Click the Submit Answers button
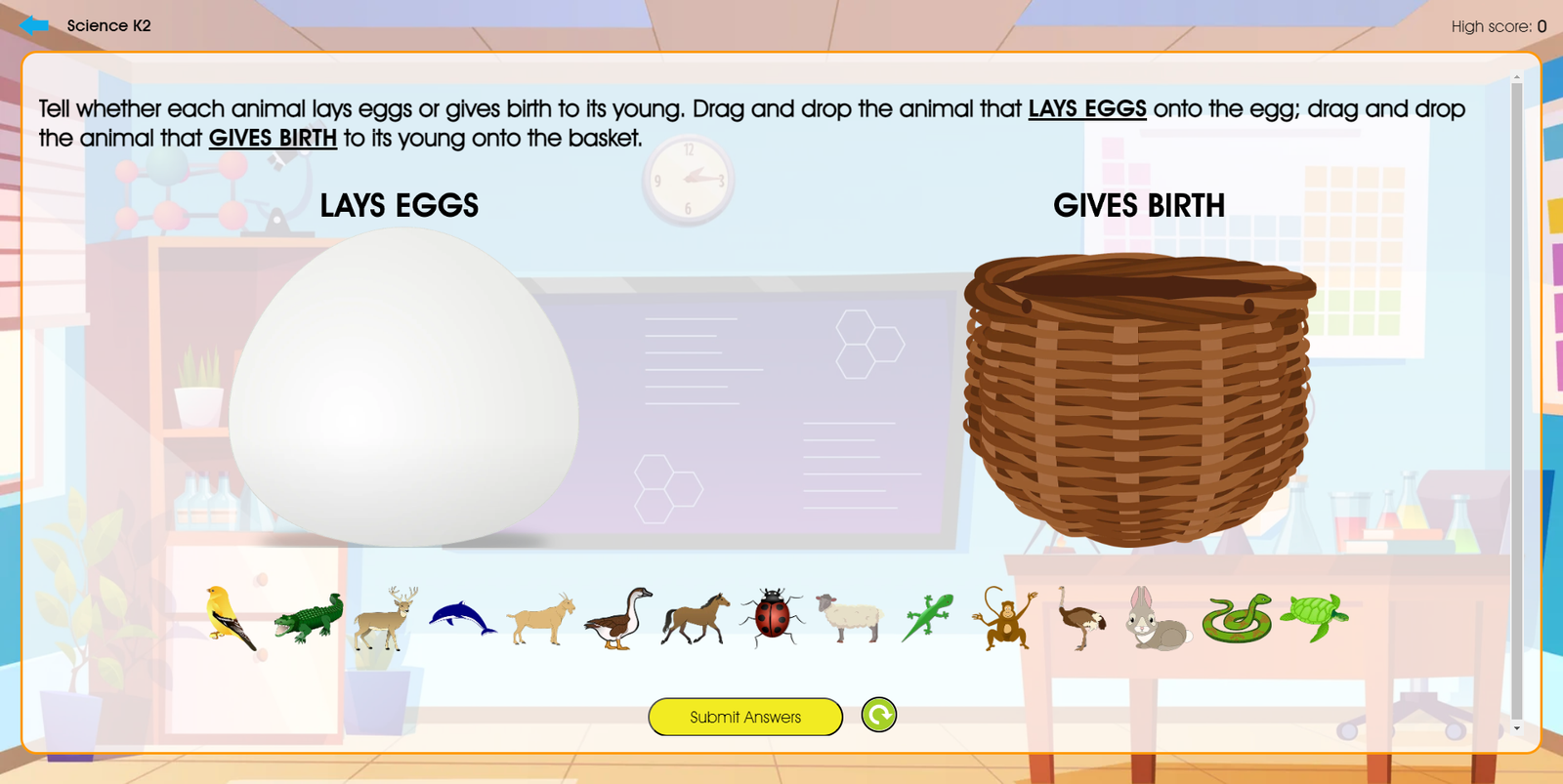This screenshot has height=784, width=1563. click(744, 716)
